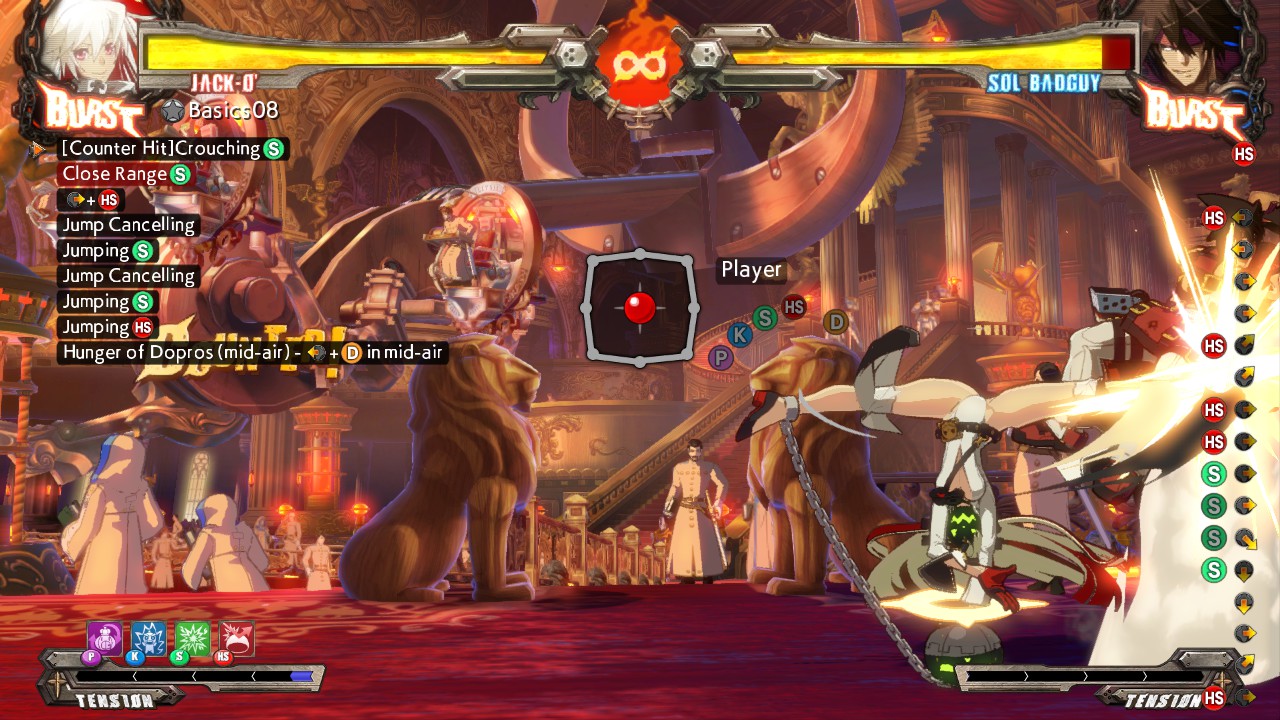The image size is (1280, 720).
Task: Activate the blue K ghost skill icon
Action: click(x=149, y=638)
